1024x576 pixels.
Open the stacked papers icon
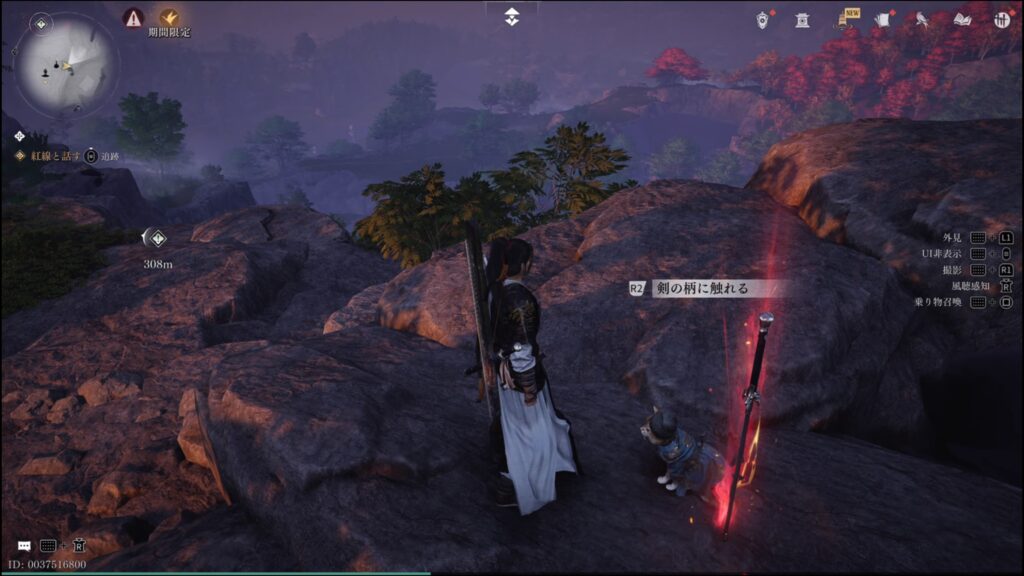pyautogui.click(x=882, y=20)
